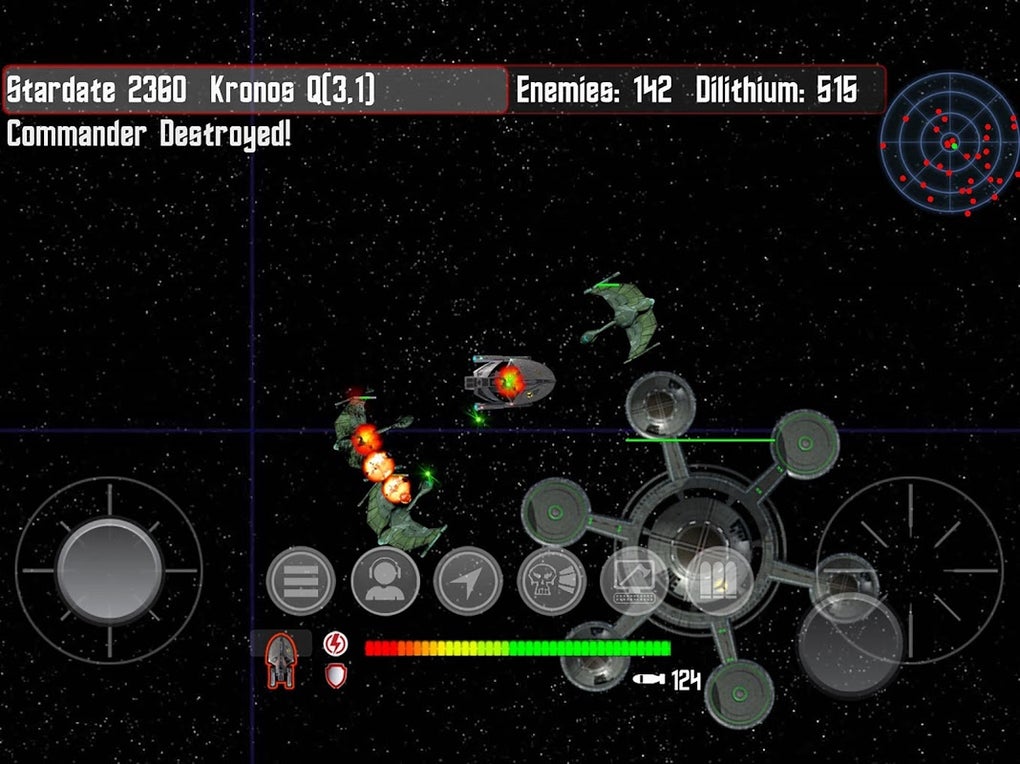Select the skull enemy scanner button
Viewport: 1020px width, 764px height.
[x=551, y=581]
